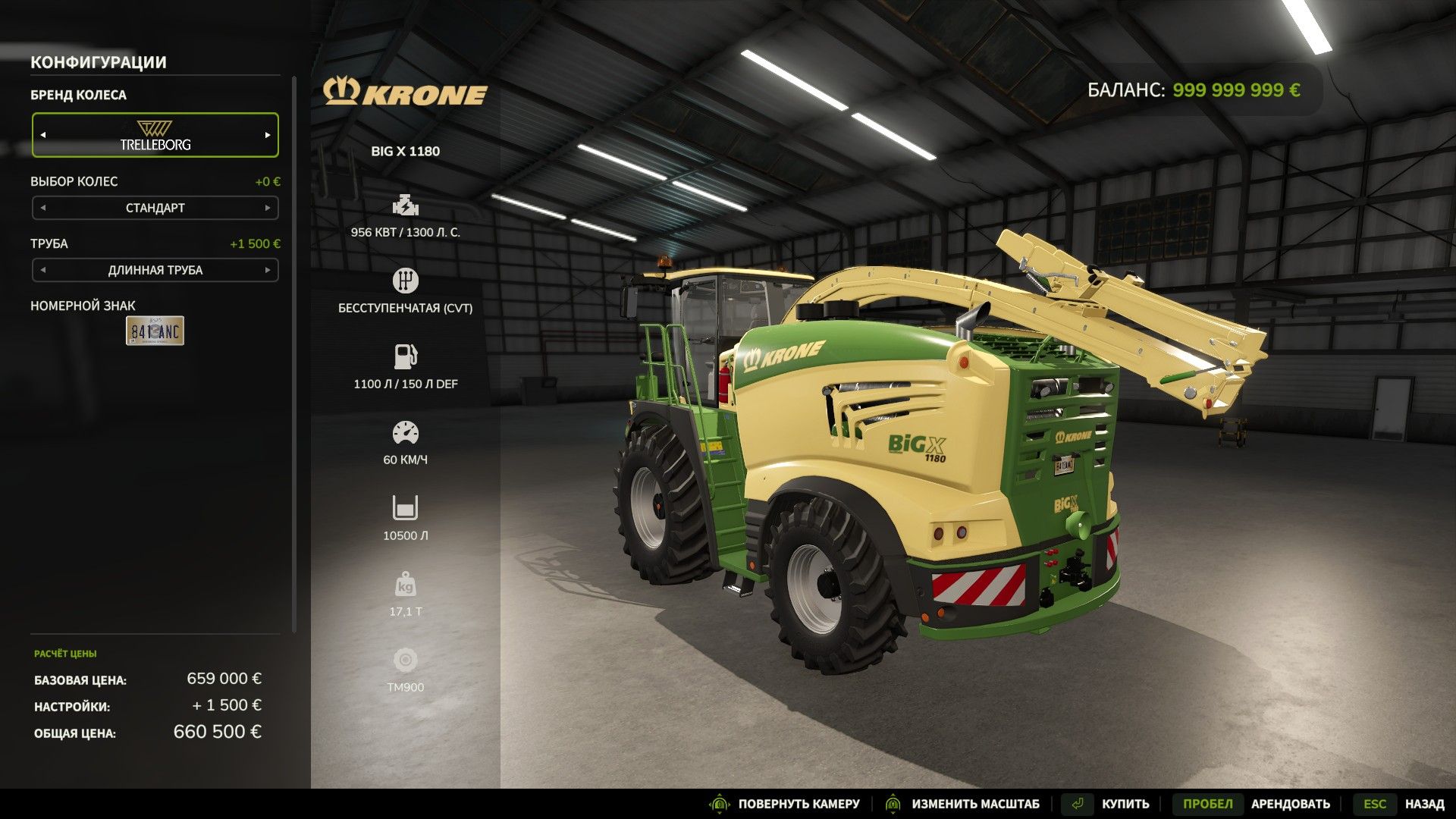Select next wheel brand after Trelleborg
Viewport: 1456px width, 819px height.
coord(268,135)
